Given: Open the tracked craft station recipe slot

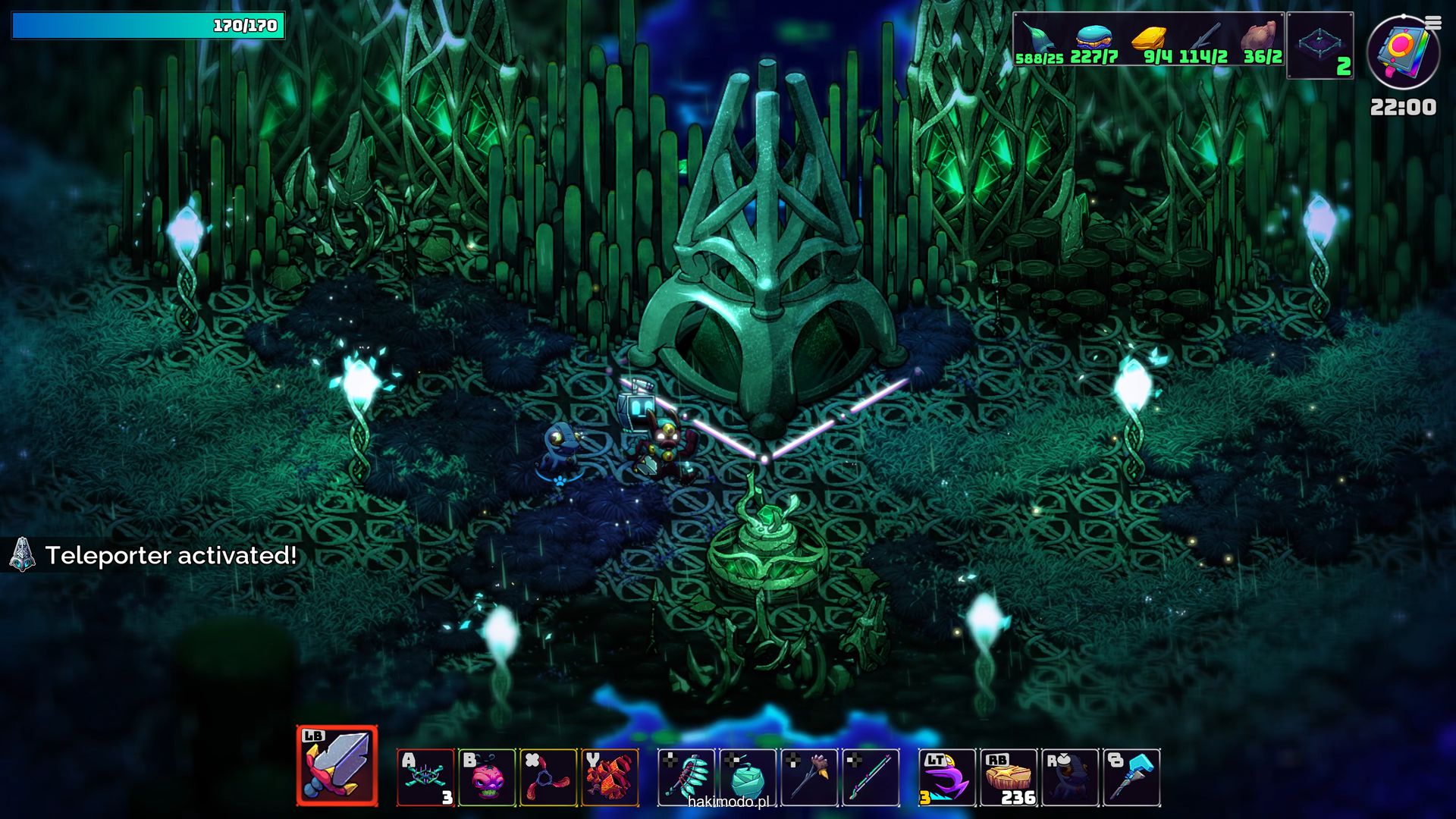Looking at the screenshot, I should (1320, 45).
